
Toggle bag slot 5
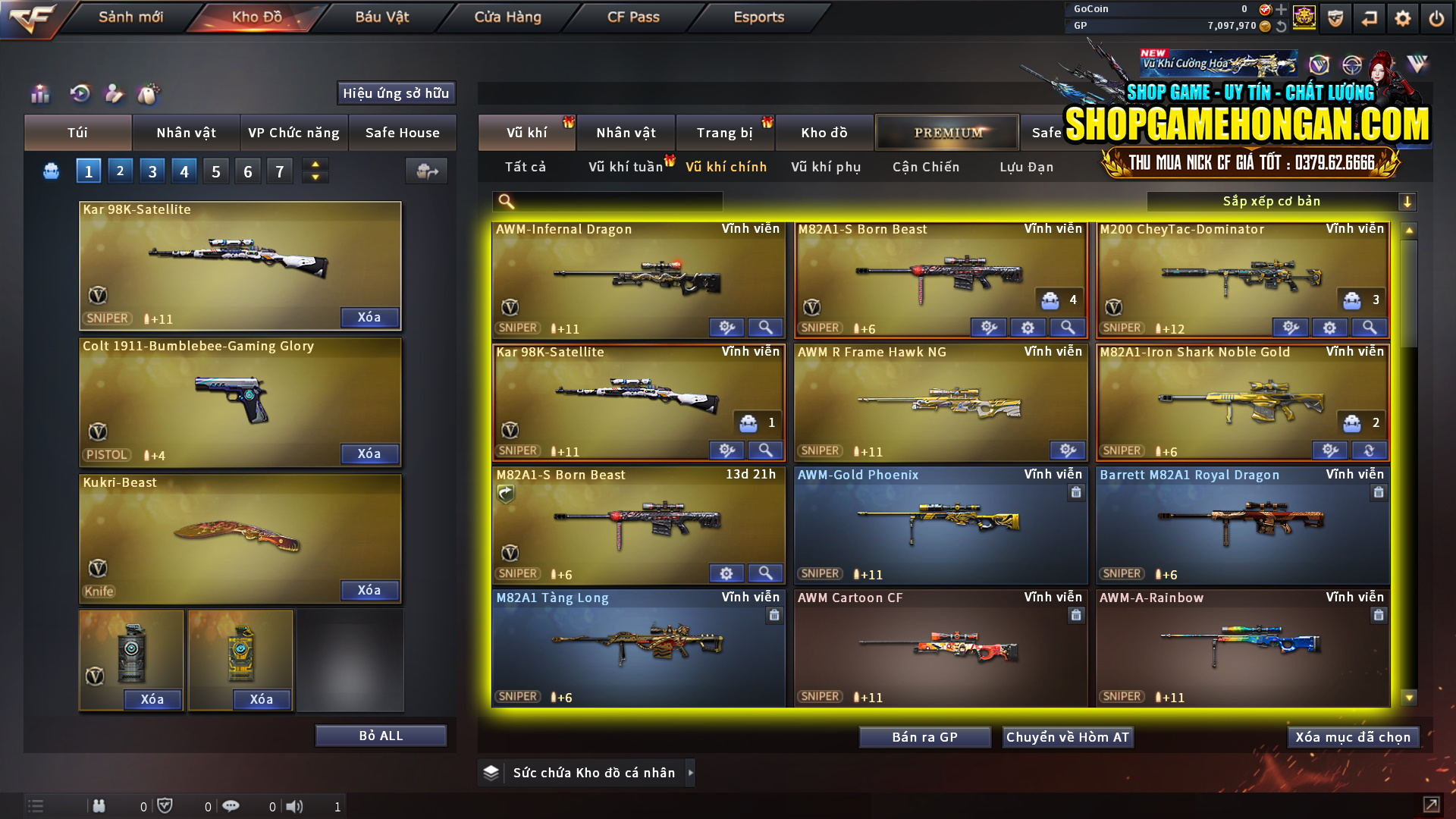tap(215, 171)
